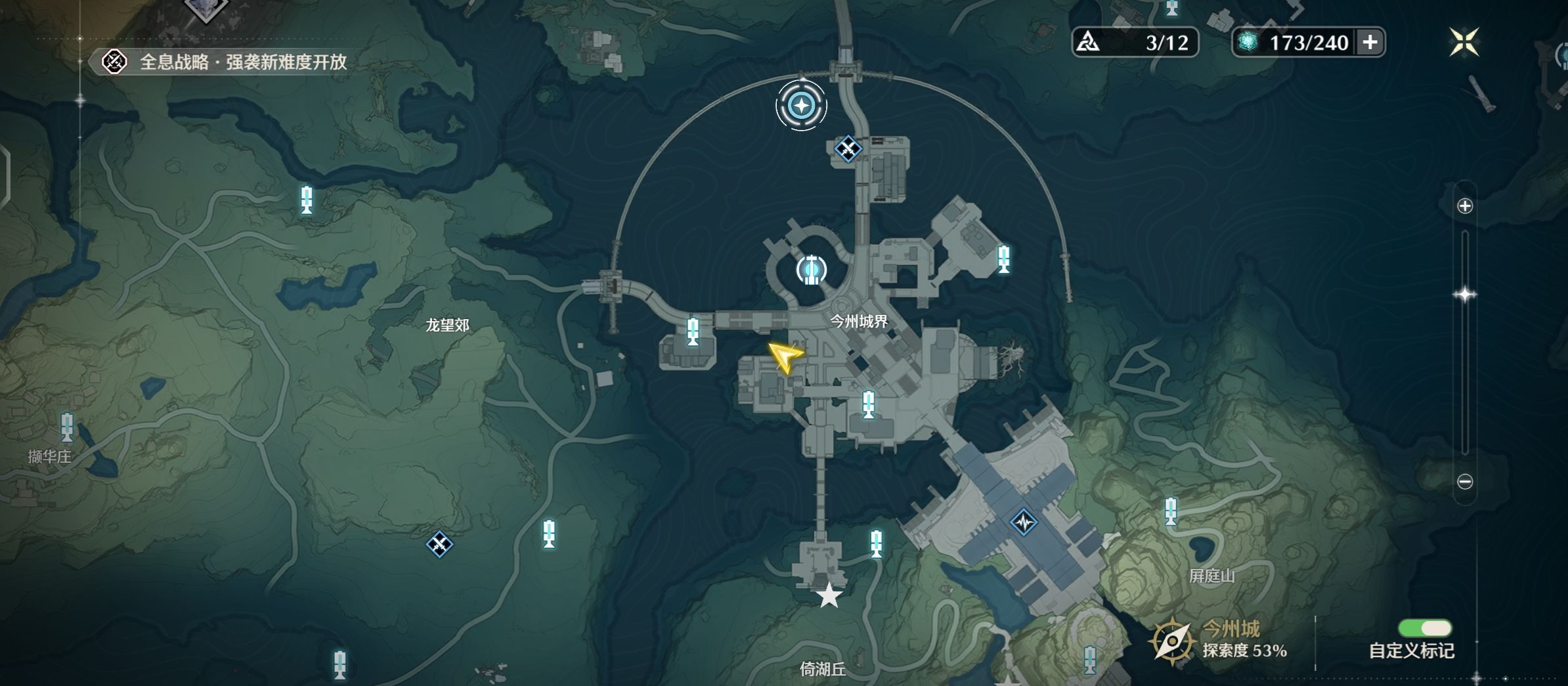This screenshot has height=686, width=1568.
Task: Select the large circular nexus marker above 今州城界
Action: click(811, 270)
